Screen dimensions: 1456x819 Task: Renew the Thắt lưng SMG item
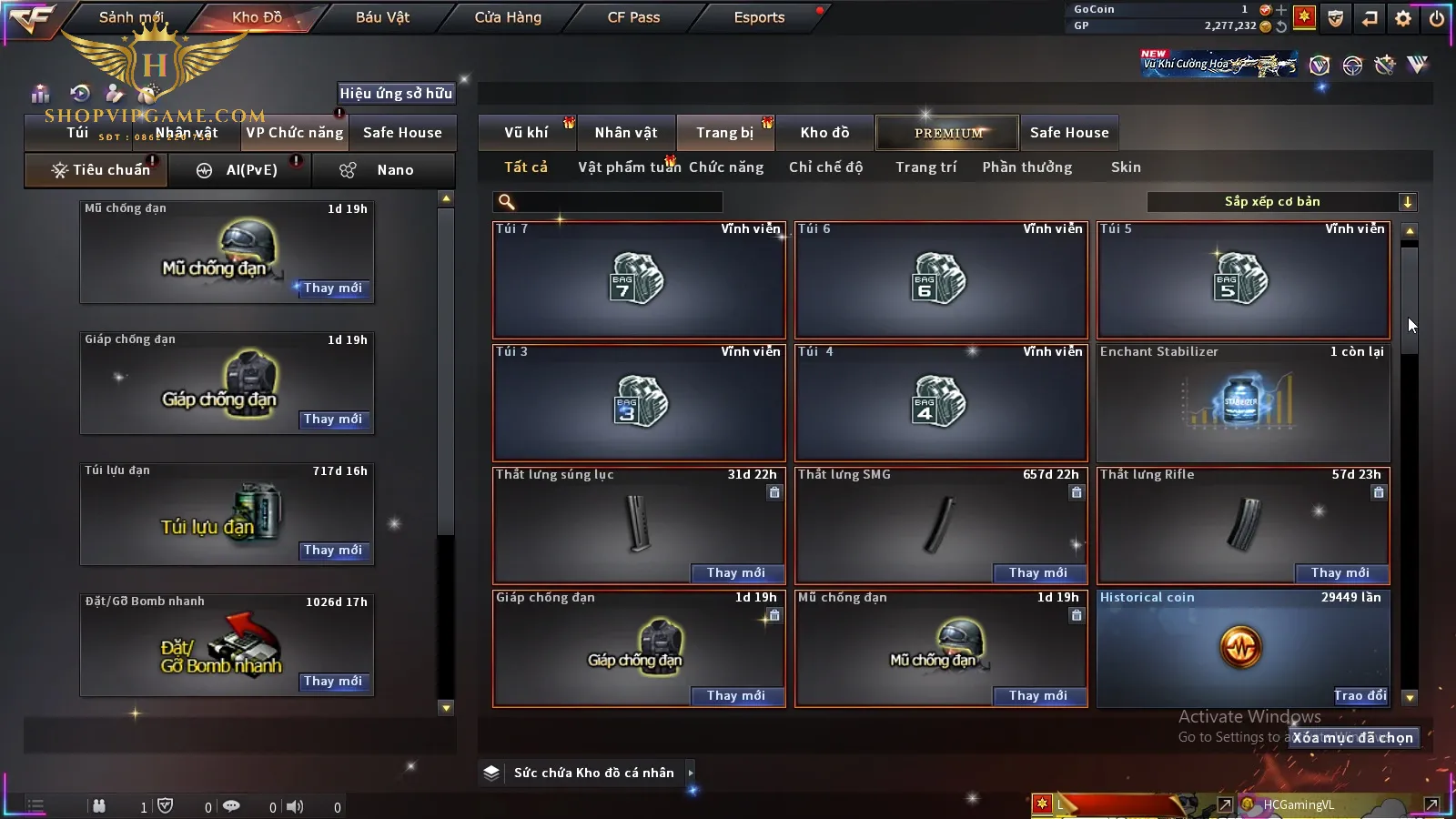pyautogui.click(x=1038, y=572)
